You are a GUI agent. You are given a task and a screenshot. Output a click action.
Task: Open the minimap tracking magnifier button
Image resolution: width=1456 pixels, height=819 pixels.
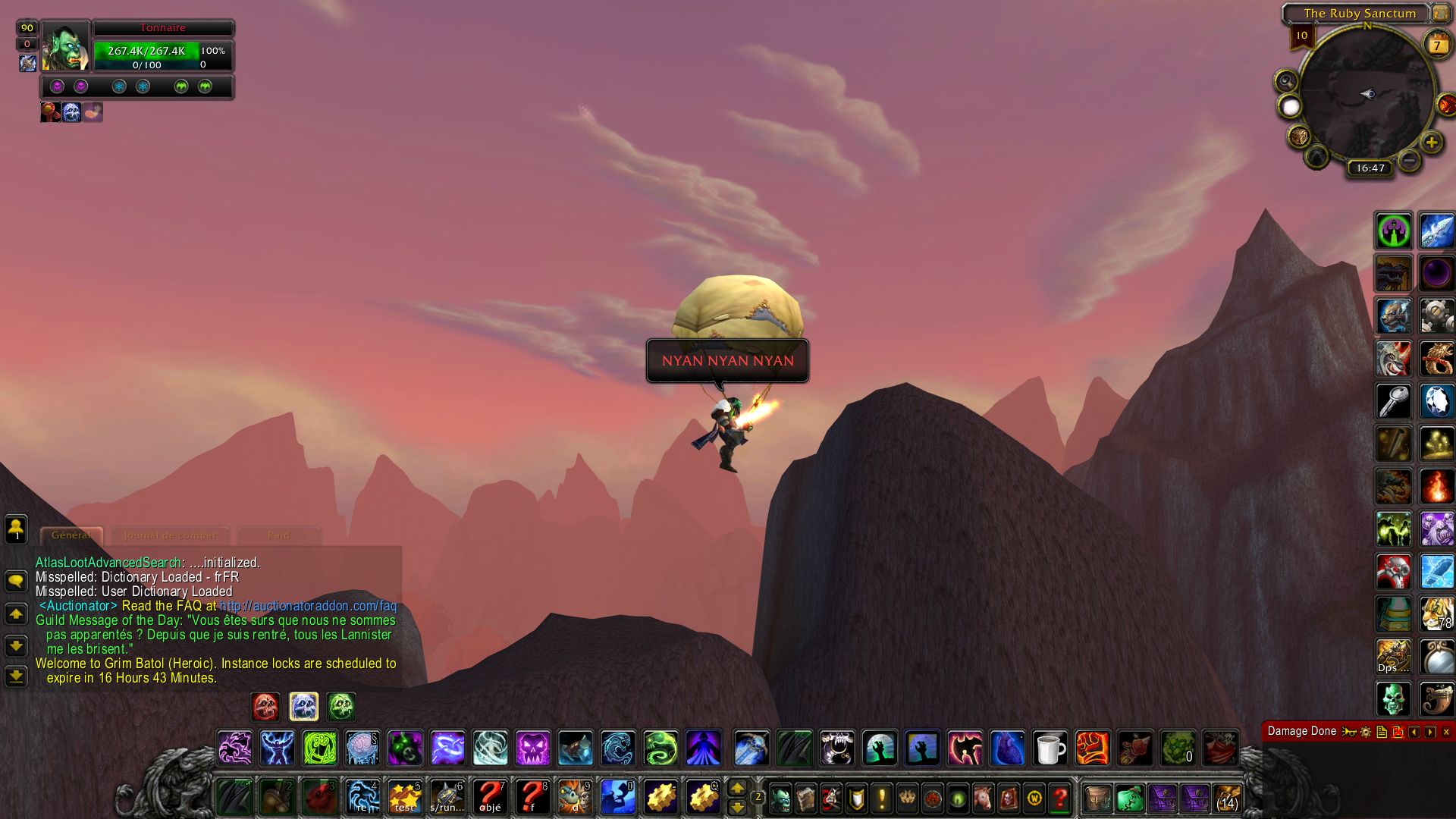pos(1286,80)
